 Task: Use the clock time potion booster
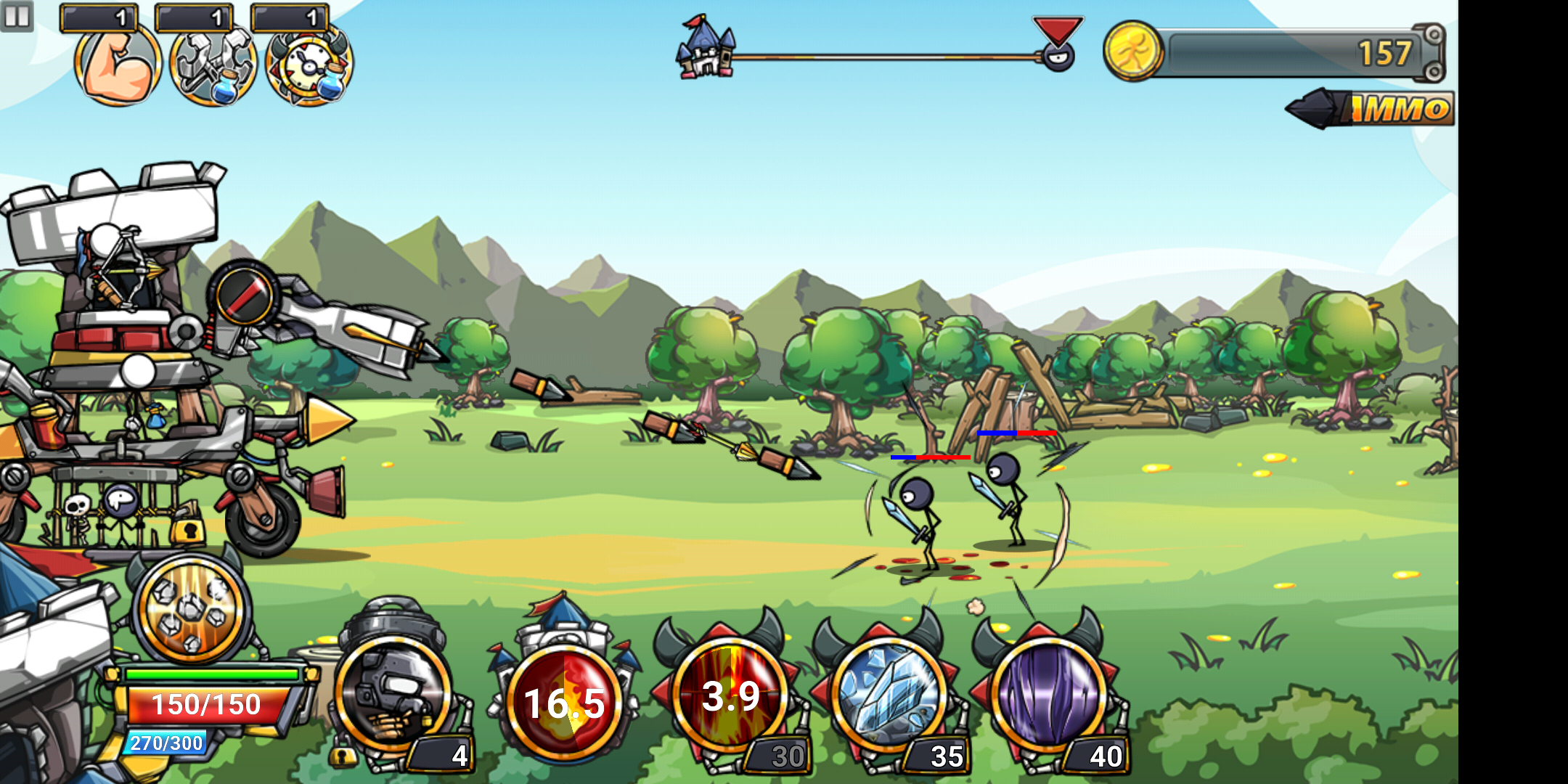click(309, 65)
